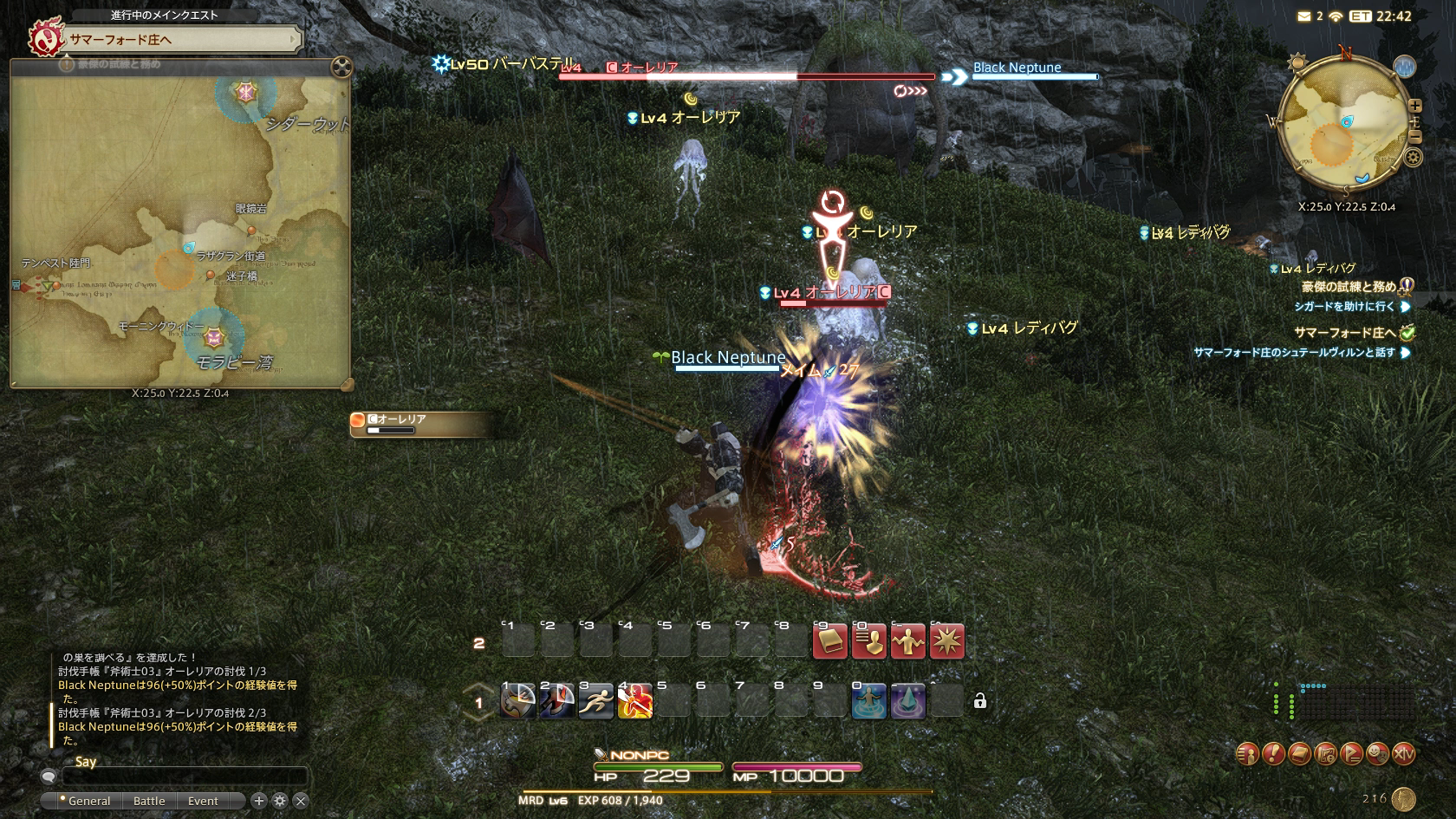Screen dimensions: 1456x819
Task: Cast Teleport from the crystal icon
Action: click(907, 701)
